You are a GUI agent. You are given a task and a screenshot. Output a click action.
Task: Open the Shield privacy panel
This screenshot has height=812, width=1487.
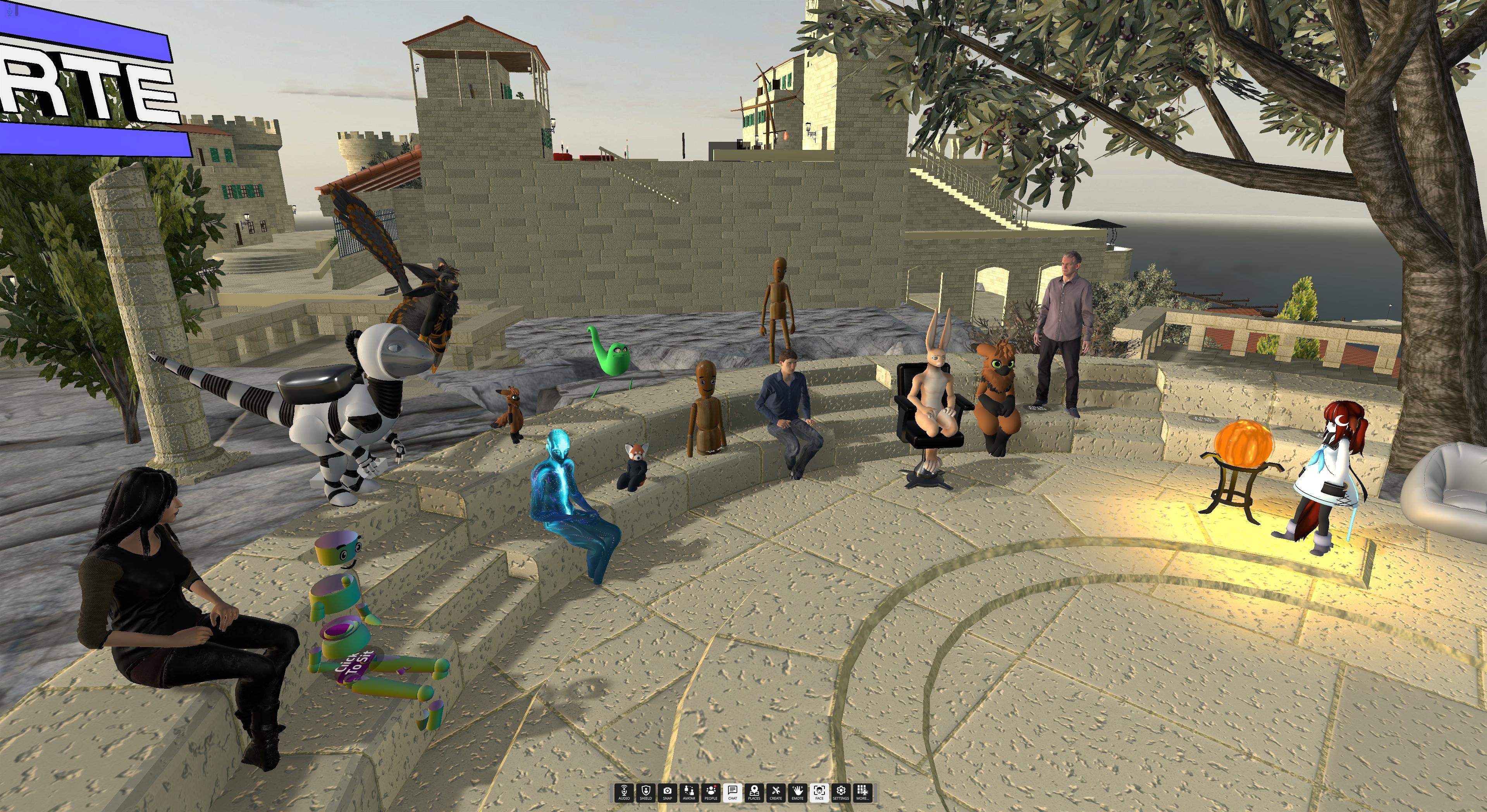click(645, 792)
